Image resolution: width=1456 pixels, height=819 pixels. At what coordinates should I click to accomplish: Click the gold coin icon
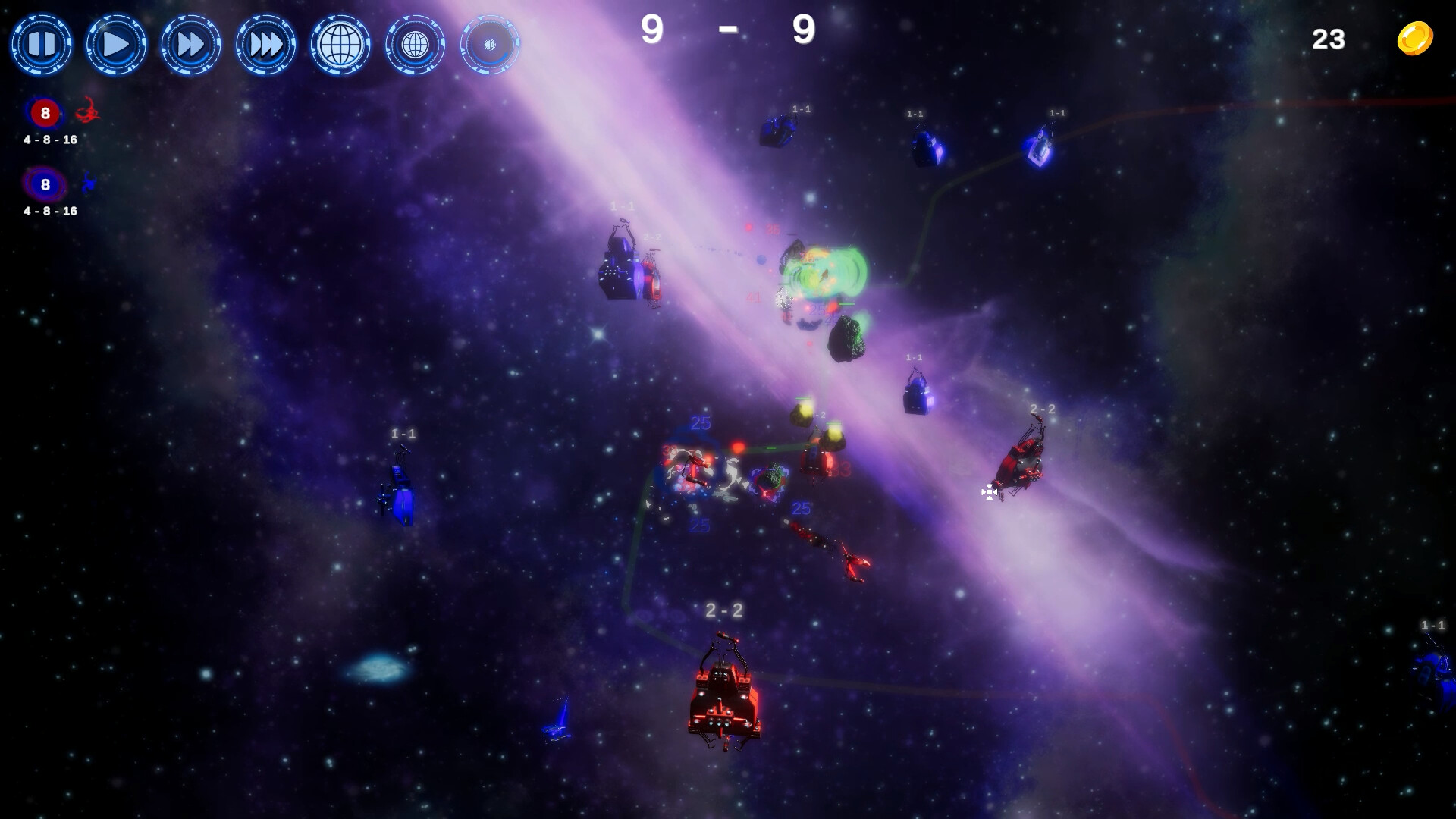click(x=1415, y=39)
